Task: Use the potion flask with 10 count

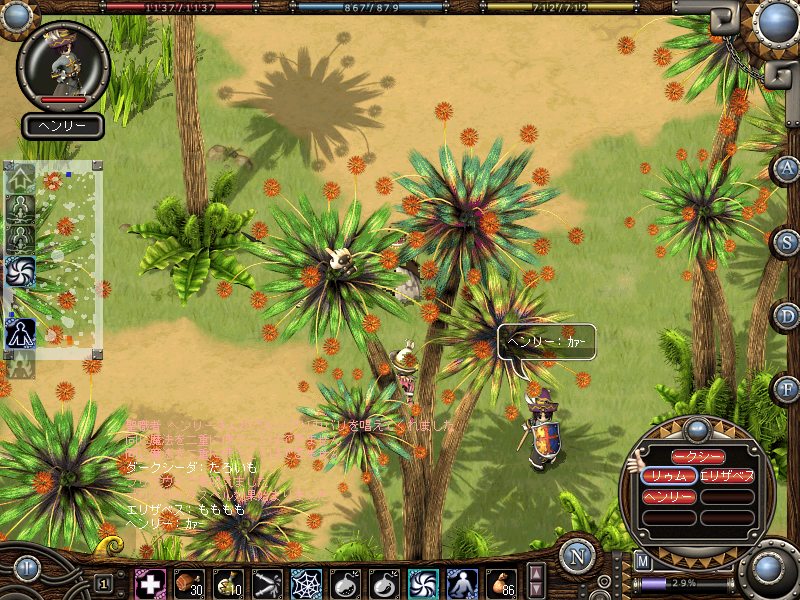Action: click(227, 583)
